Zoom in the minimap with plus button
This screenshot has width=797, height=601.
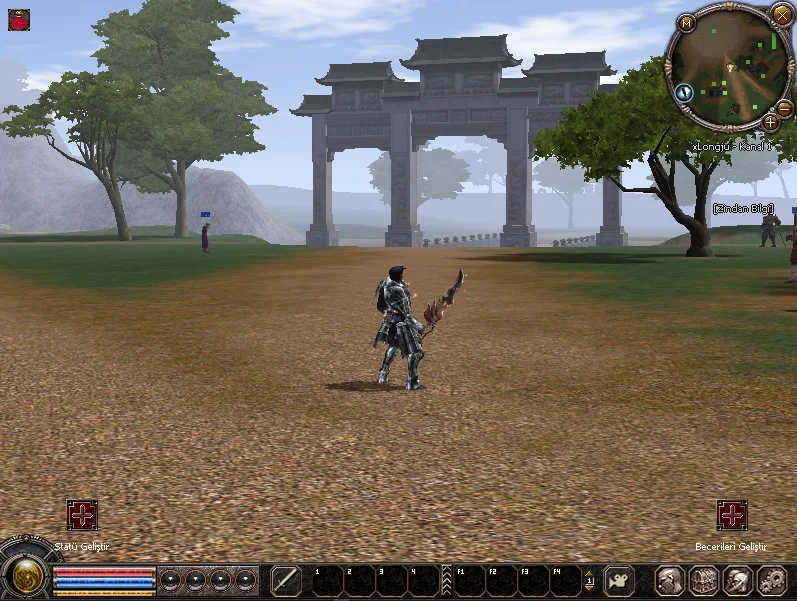[770, 122]
